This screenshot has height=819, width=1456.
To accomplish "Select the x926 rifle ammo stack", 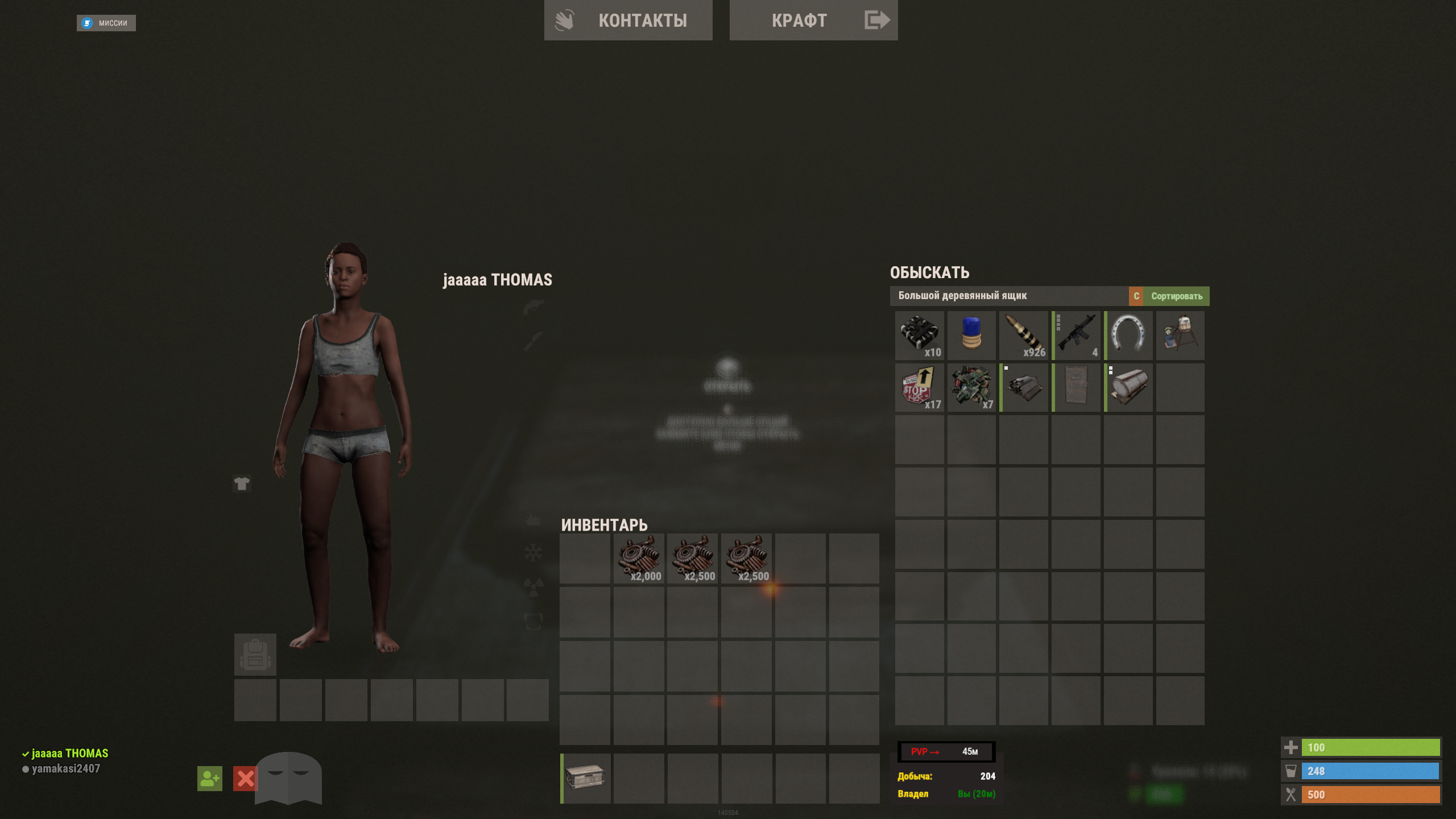I will [x=1024, y=336].
